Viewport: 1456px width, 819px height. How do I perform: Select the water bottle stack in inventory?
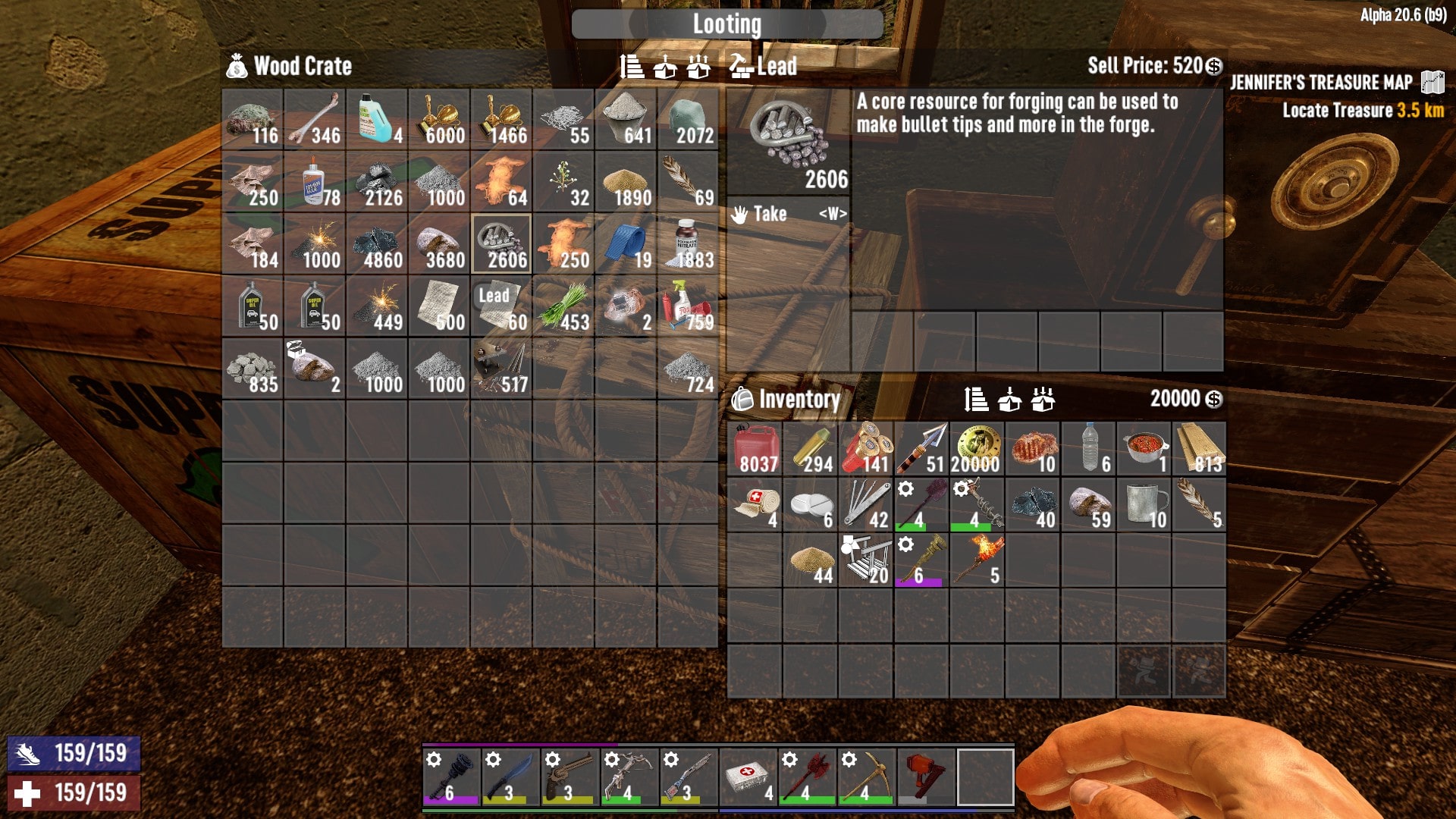[x=1088, y=449]
